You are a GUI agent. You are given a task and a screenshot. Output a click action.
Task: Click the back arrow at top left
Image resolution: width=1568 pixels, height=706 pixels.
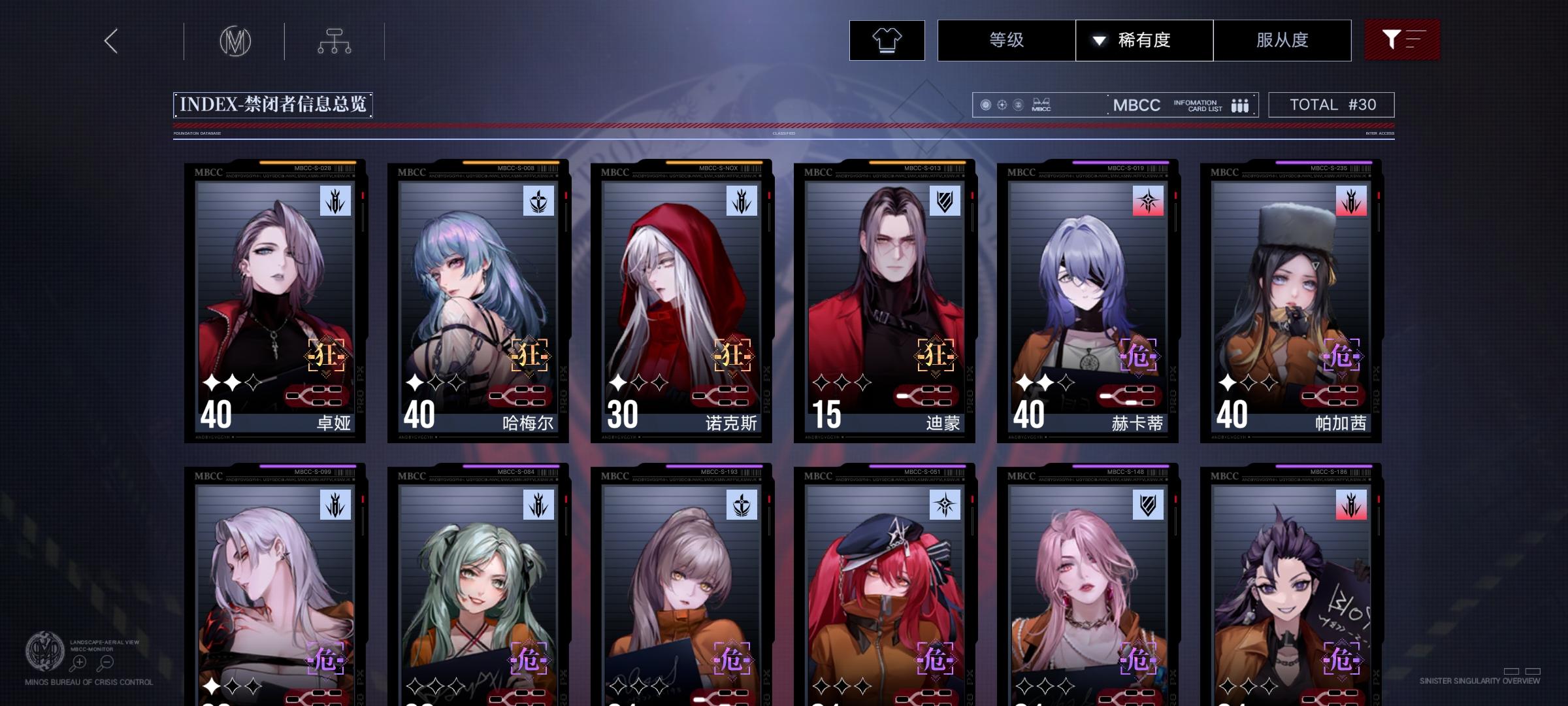(x=110, y=40)
